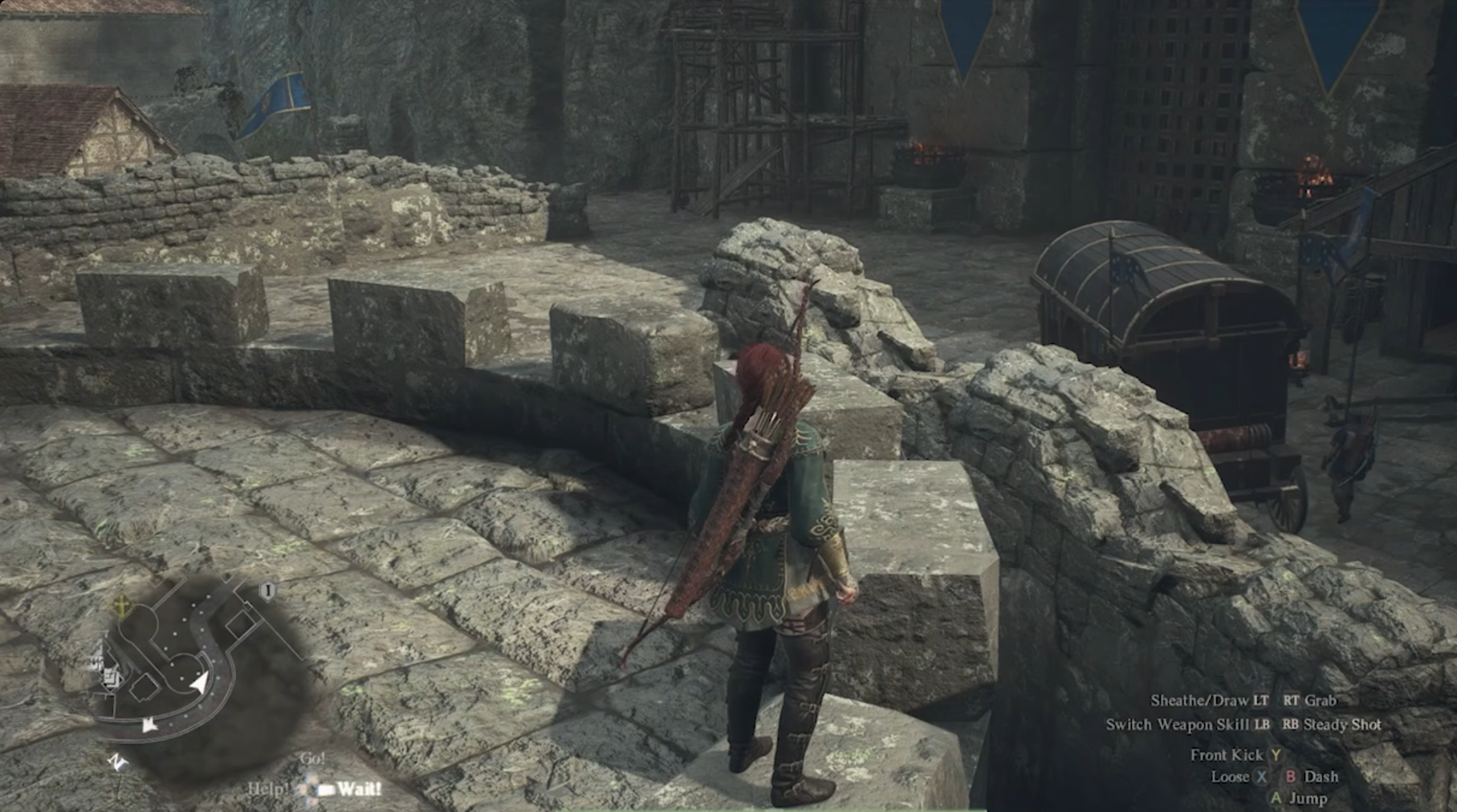Select the Help! pawn command
The height and width of the screenshot is (812, 1457).
tap(268, 789)
